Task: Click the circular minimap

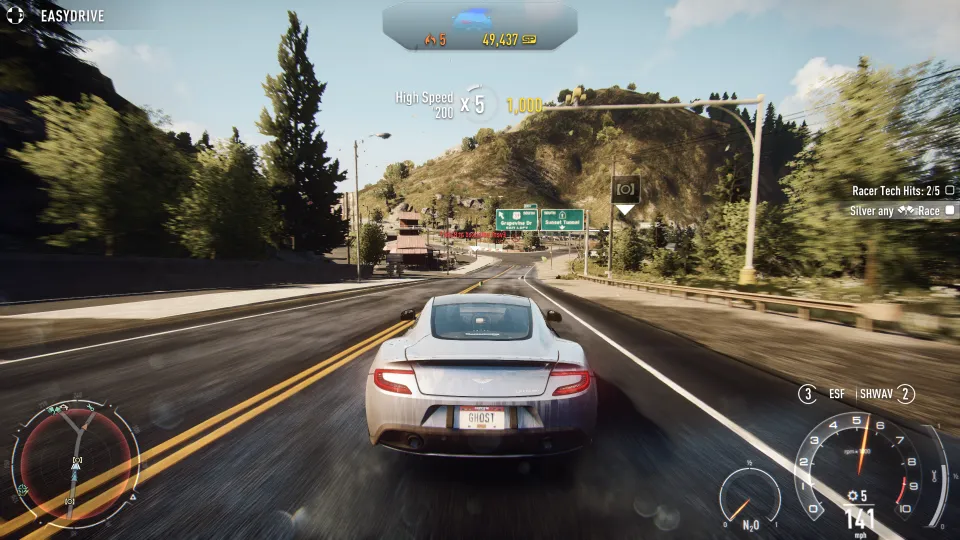Action: tap(75, 463)
